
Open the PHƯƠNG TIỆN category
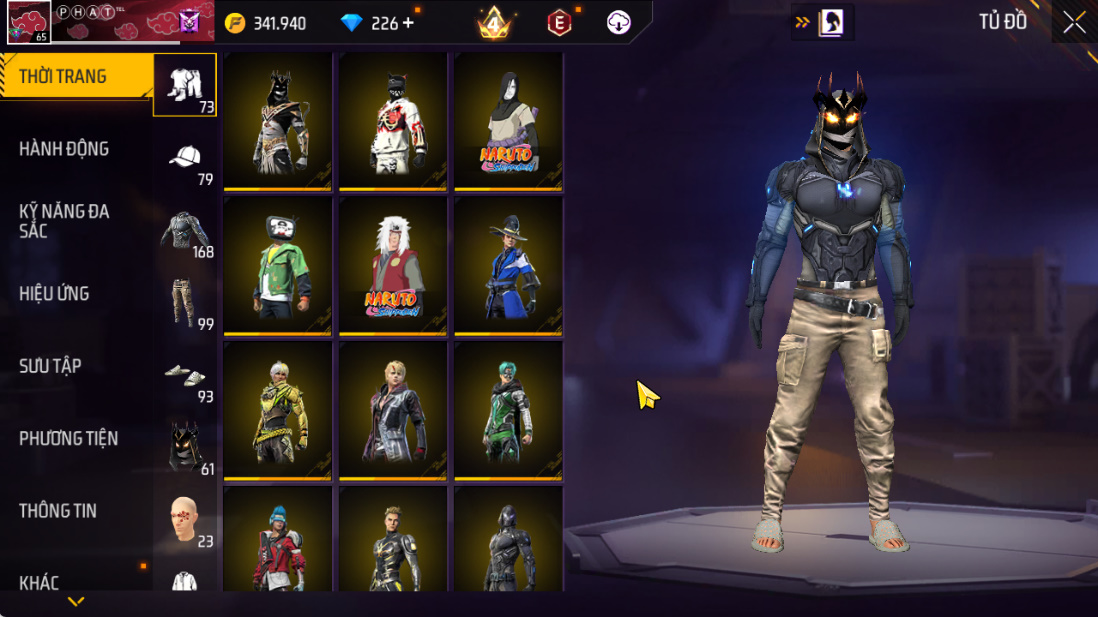click(x=68, y=438)
